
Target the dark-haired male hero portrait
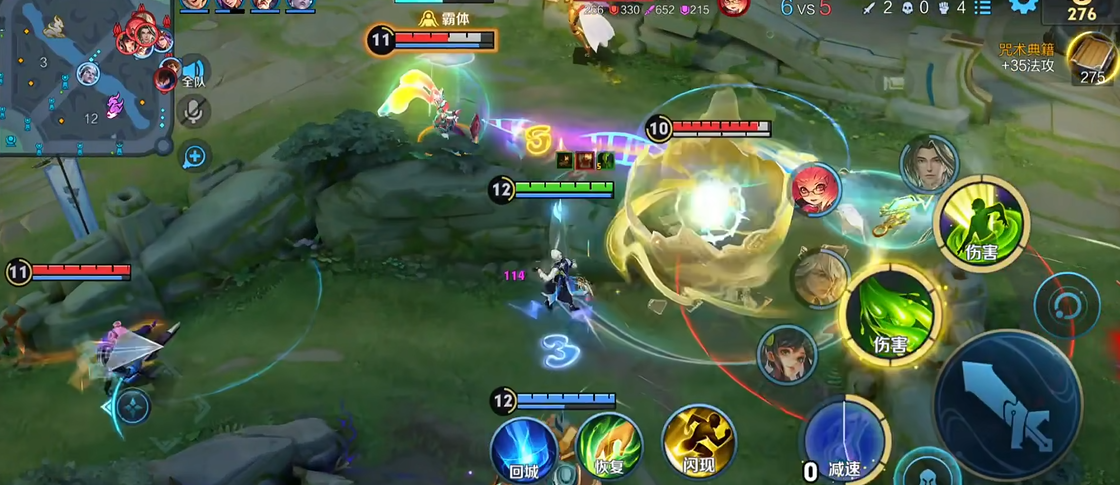click(x=928, y=164)
